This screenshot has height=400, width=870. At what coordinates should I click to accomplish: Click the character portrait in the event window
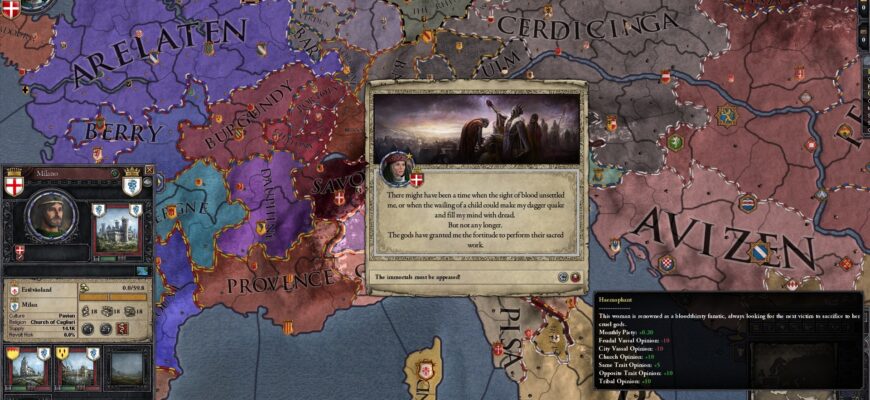coord(393,169)
